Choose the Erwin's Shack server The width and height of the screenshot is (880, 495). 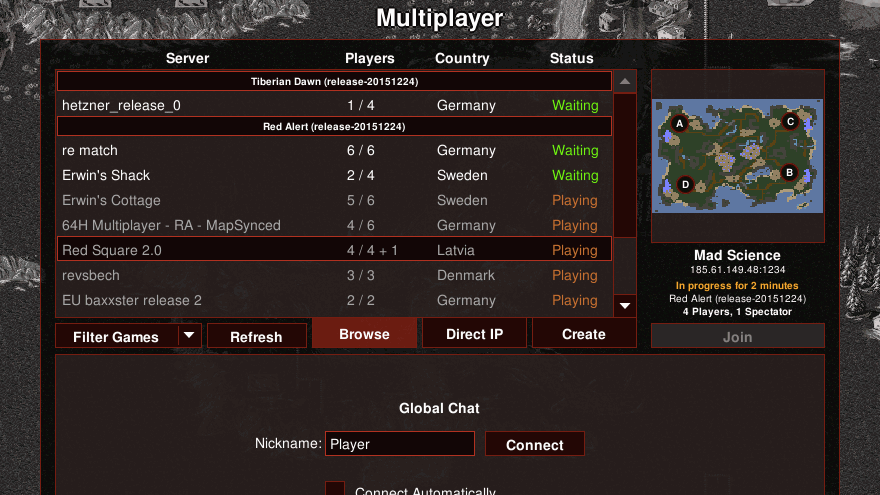(333, 175)
